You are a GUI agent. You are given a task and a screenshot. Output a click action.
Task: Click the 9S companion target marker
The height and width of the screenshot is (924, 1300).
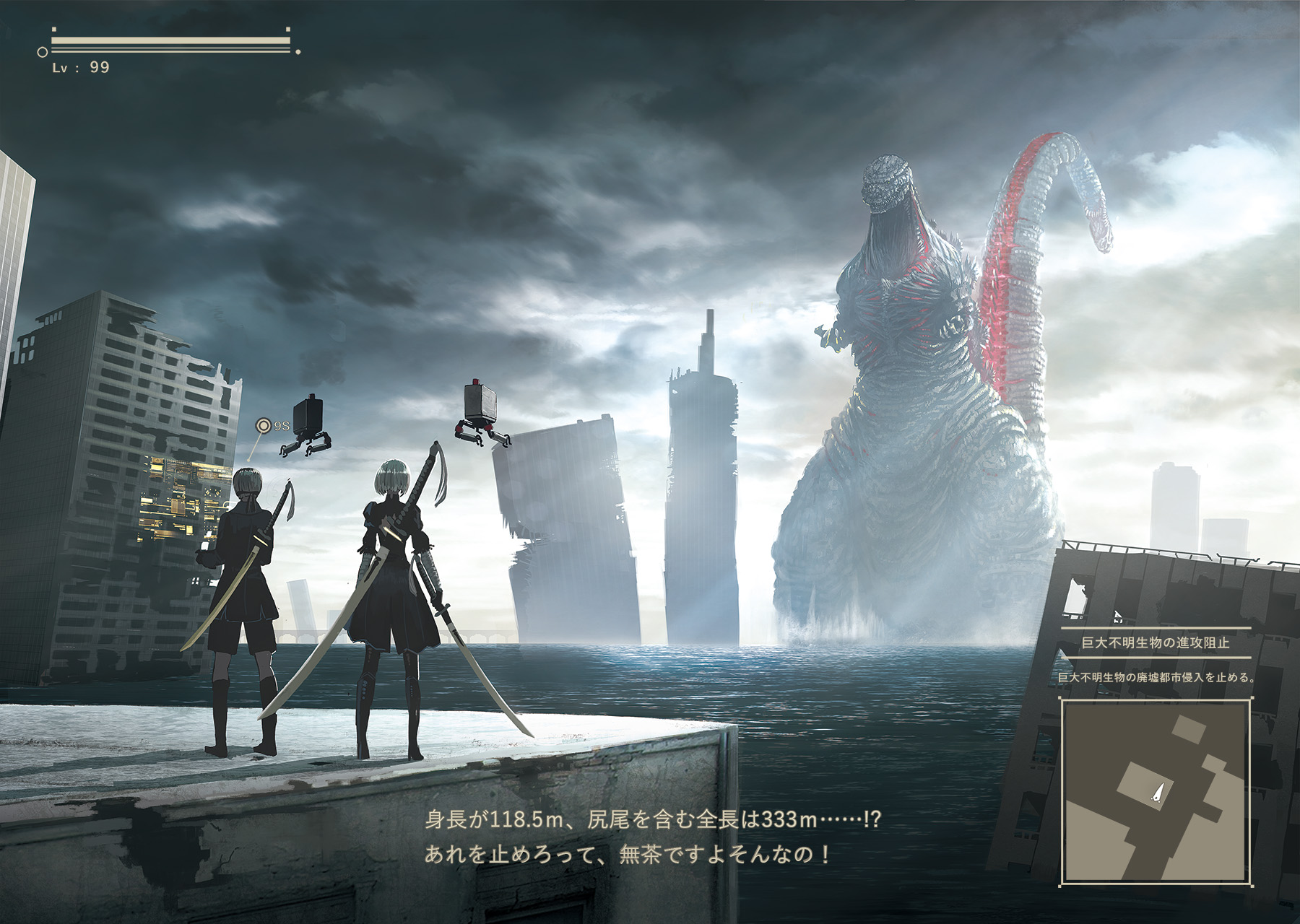tap(264, 426)
